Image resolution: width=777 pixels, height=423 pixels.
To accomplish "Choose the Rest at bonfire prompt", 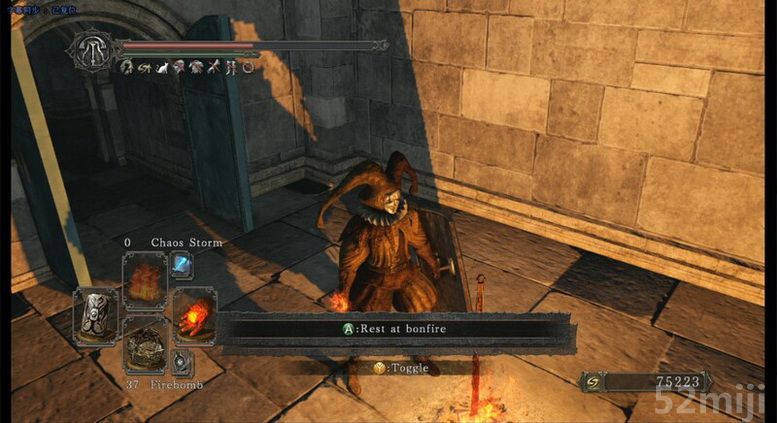I will click(396, 327).
